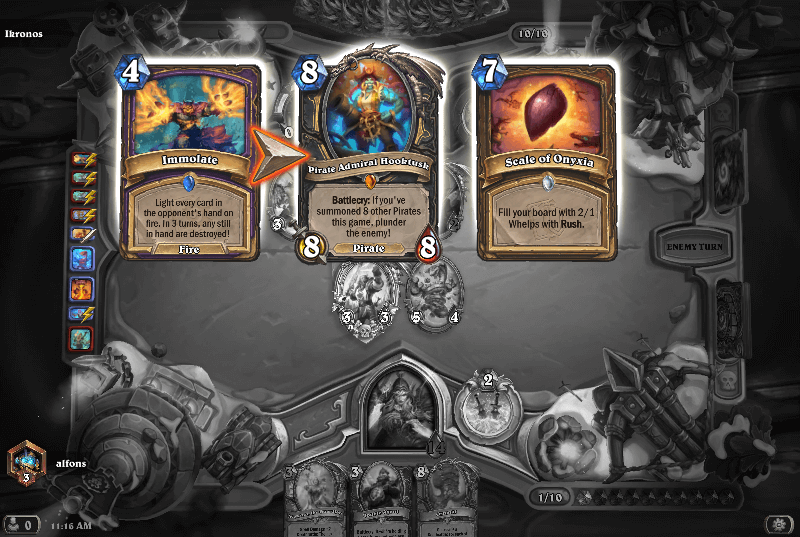Open the friends list button

(22, 523)
